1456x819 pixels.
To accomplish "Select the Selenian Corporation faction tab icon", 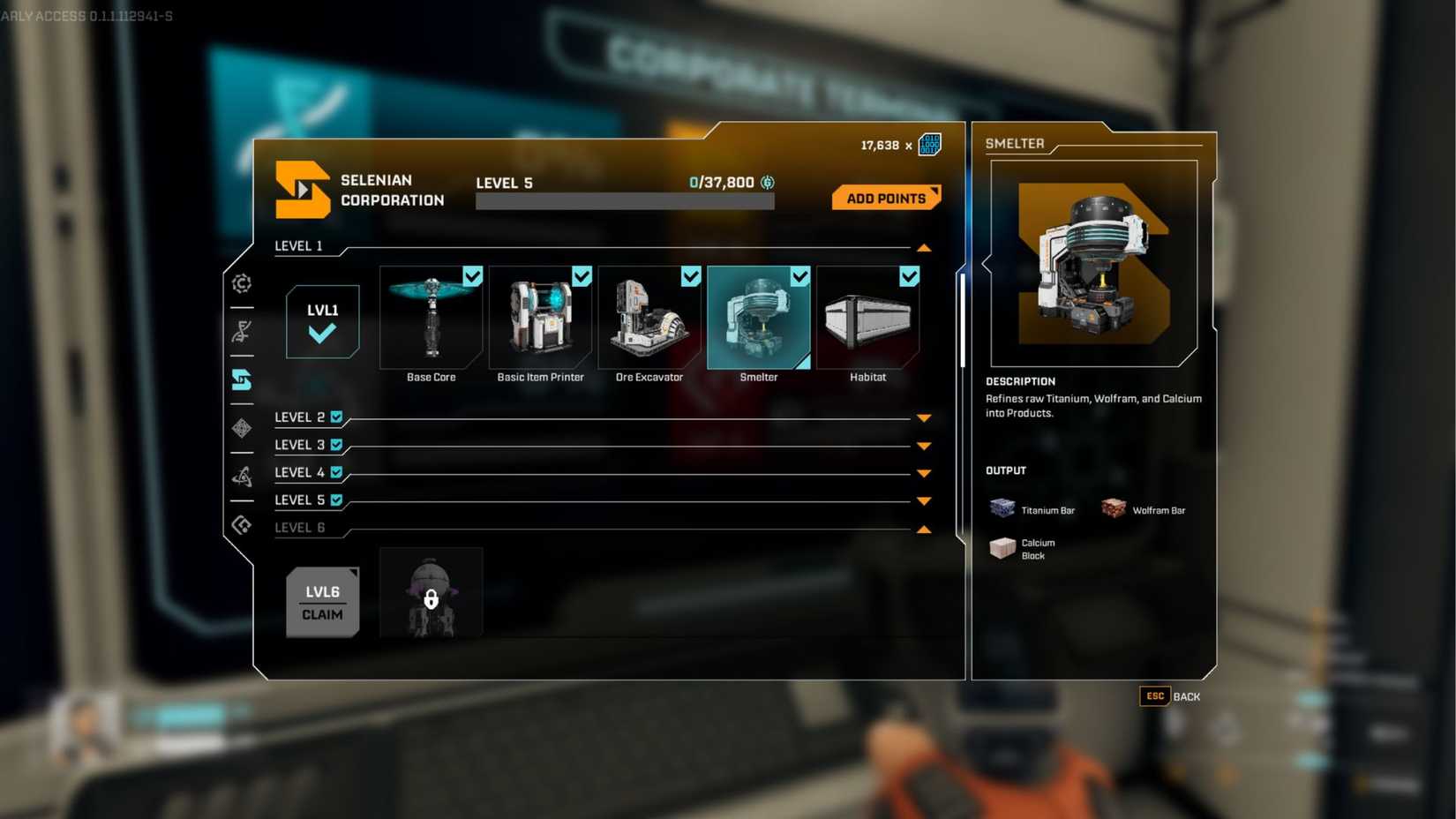I will click(241, 379).
